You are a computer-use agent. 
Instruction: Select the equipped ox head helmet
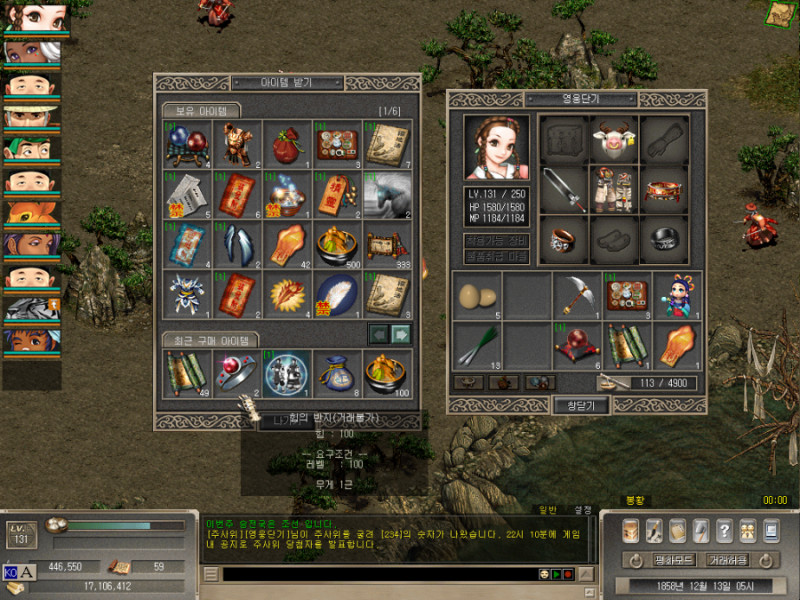click(x=614, y=139)
